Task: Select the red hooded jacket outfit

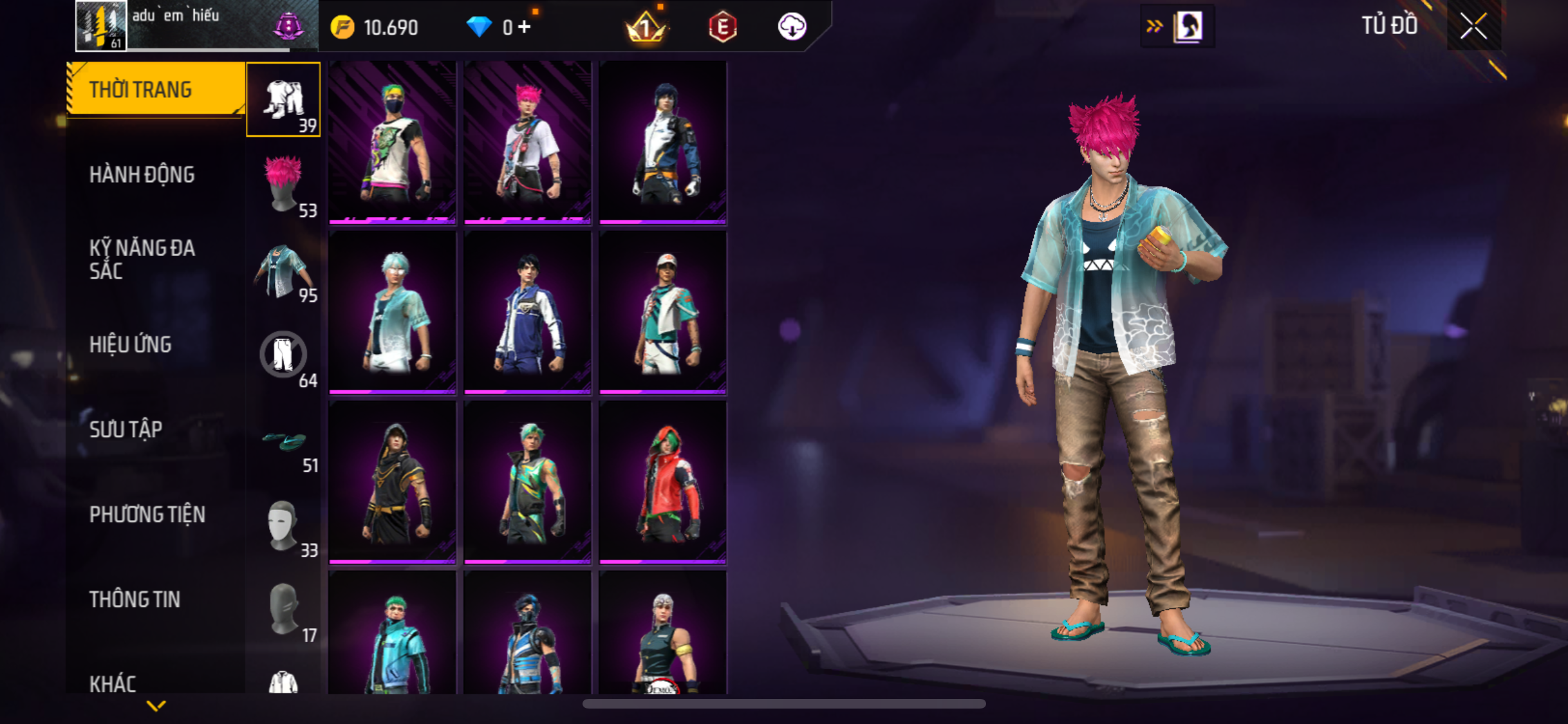Action: [663, 483]
